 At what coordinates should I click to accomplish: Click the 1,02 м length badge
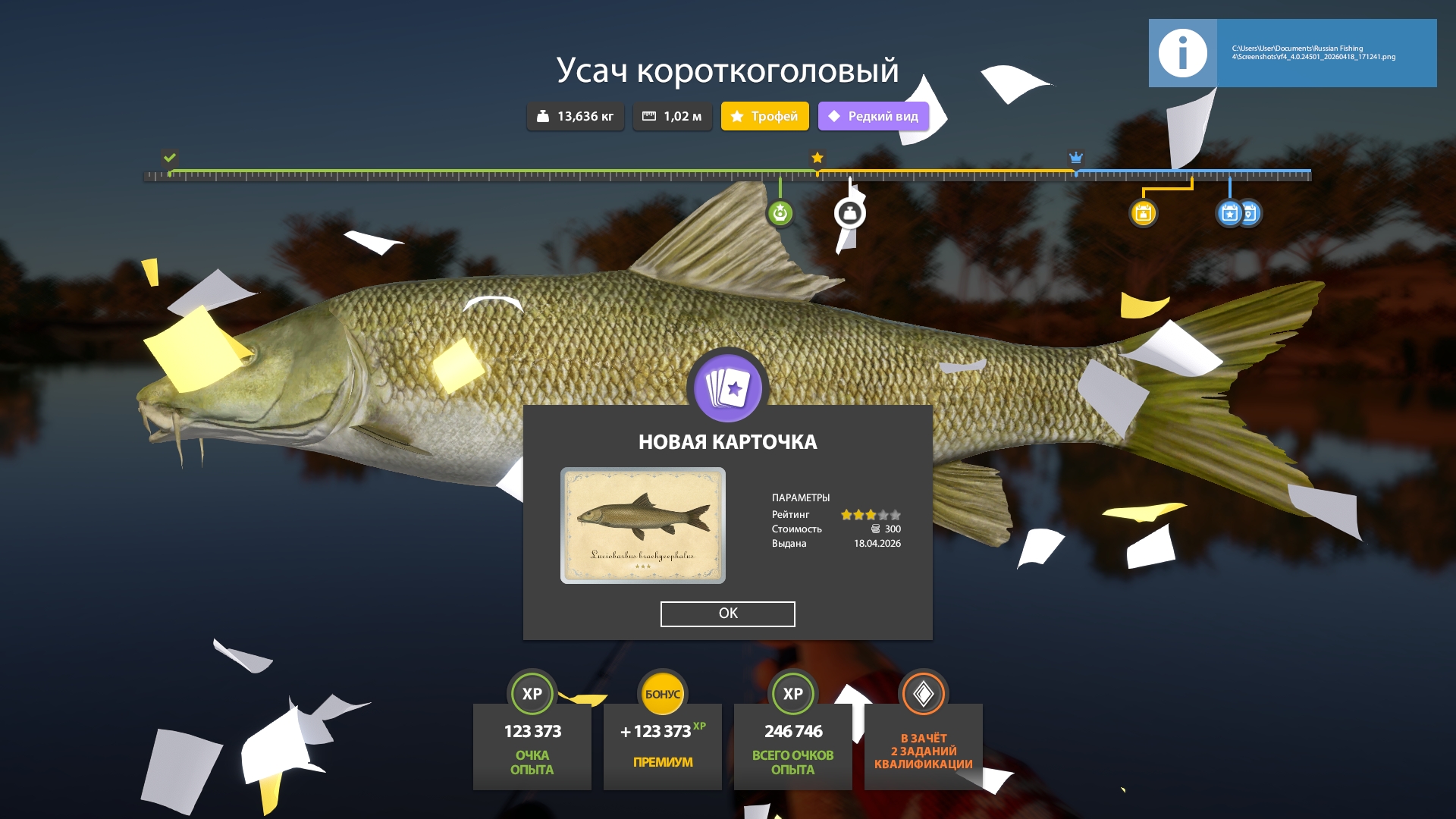(672, 116)
